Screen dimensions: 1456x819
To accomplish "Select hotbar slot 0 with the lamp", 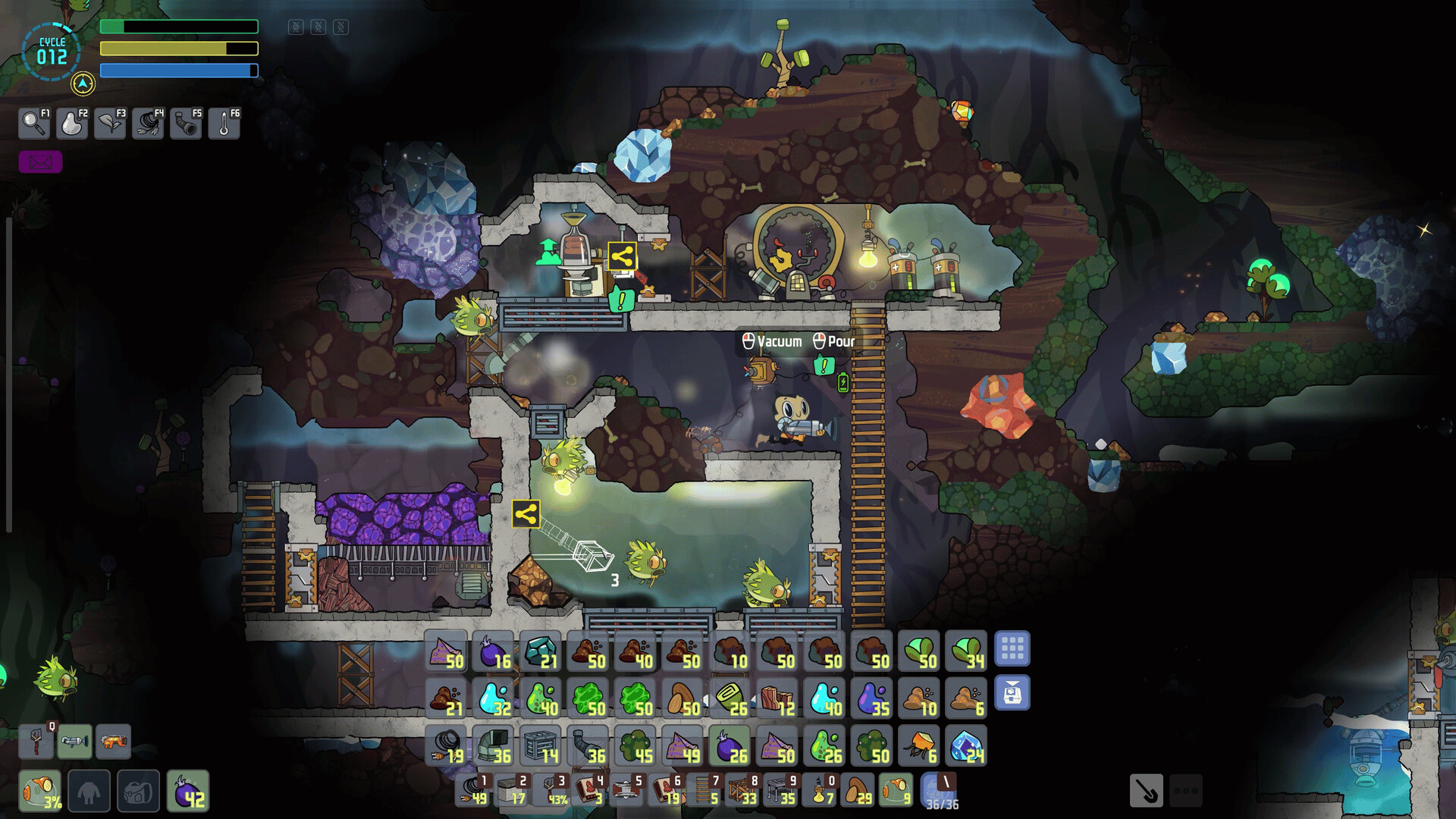I will tap(821, 790).
